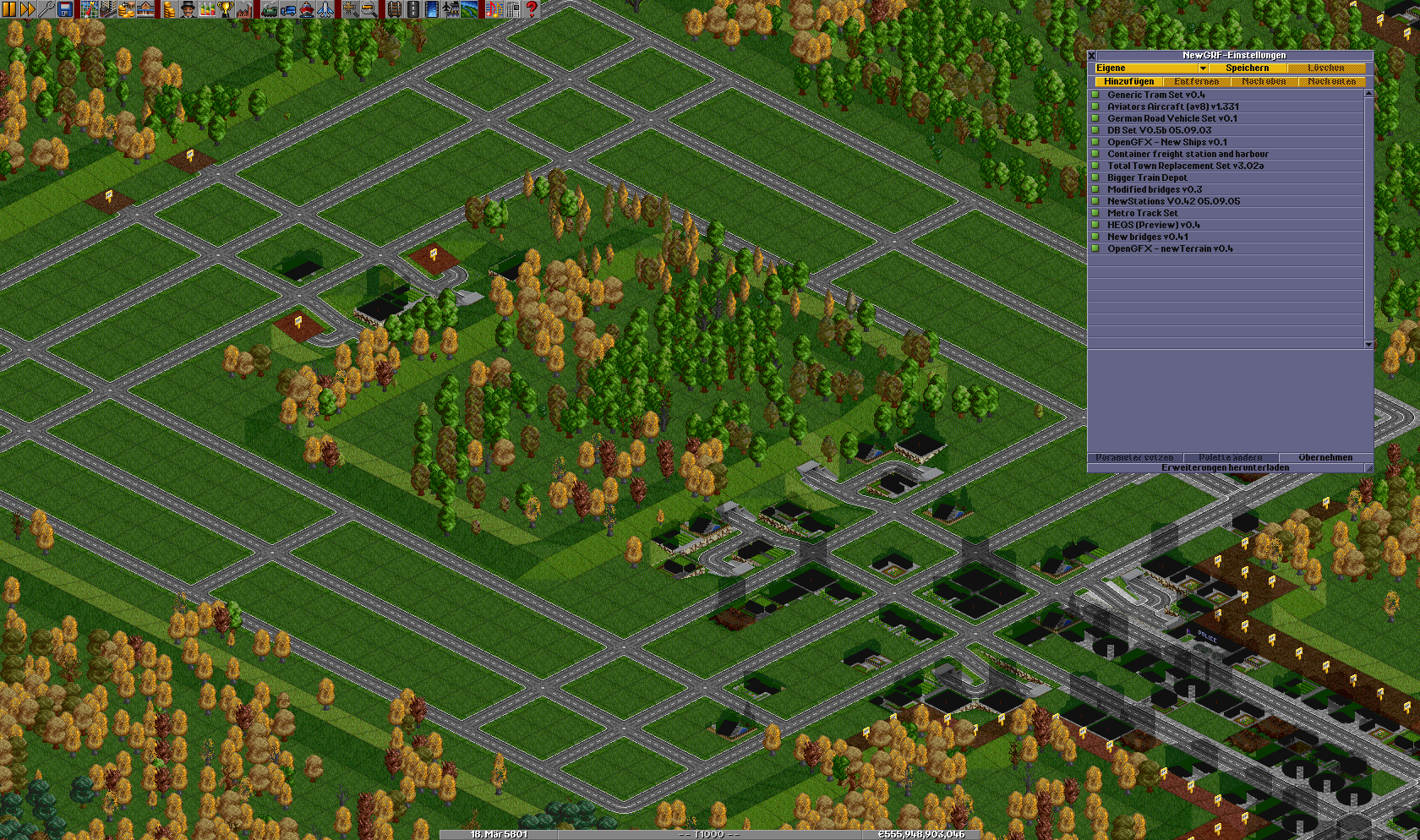Apply changes with Übernehmen
1420x840 pixels.
click(x=1324, y=458)
